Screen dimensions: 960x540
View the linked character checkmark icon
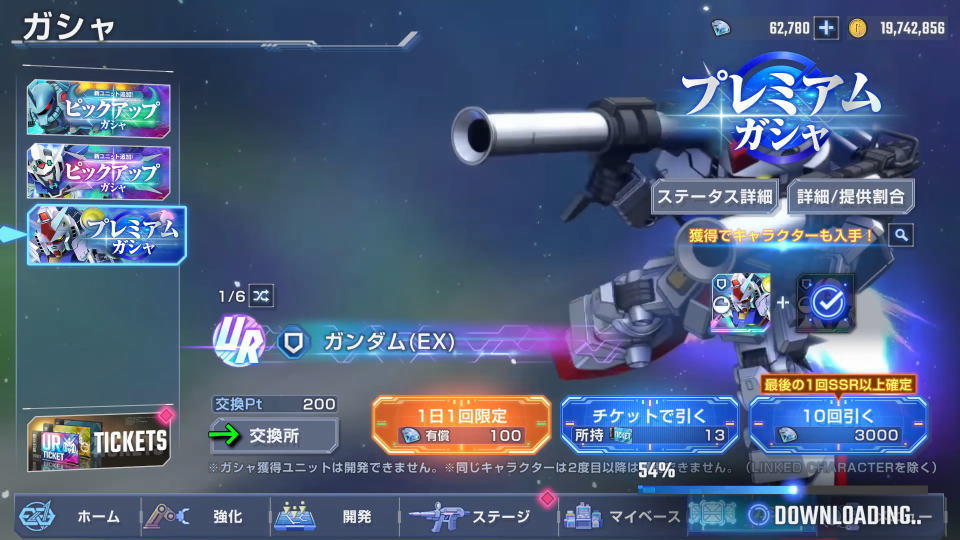click(x=825, y=302)
